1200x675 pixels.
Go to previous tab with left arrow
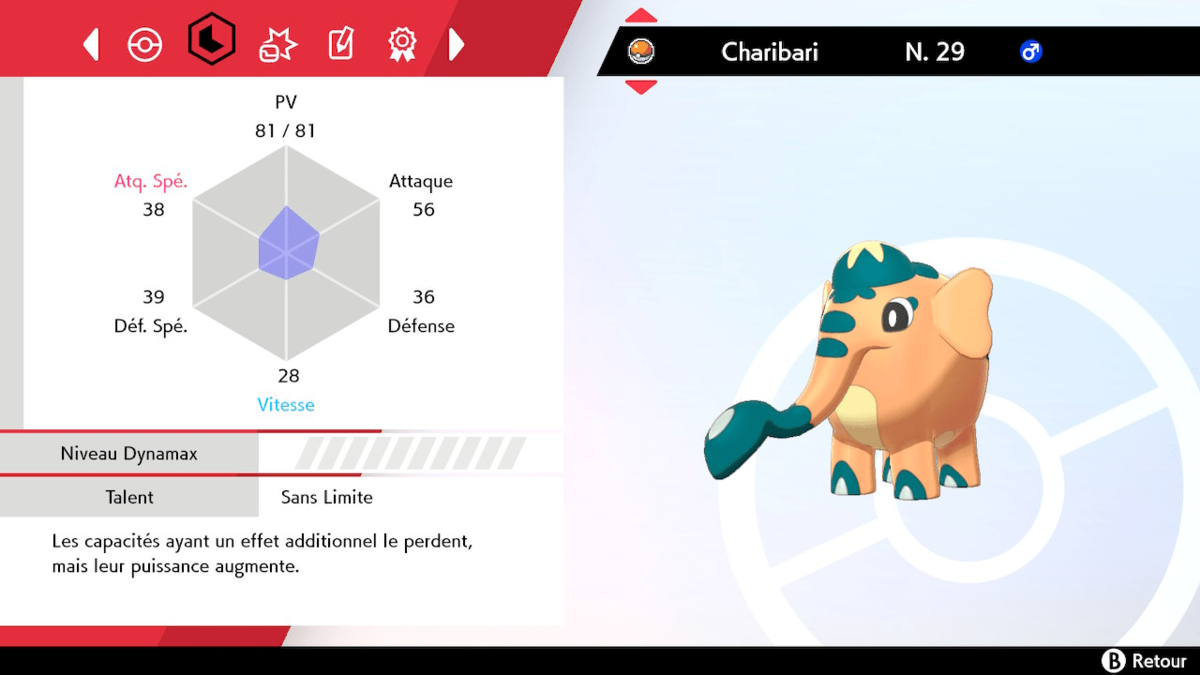(91, 44)
